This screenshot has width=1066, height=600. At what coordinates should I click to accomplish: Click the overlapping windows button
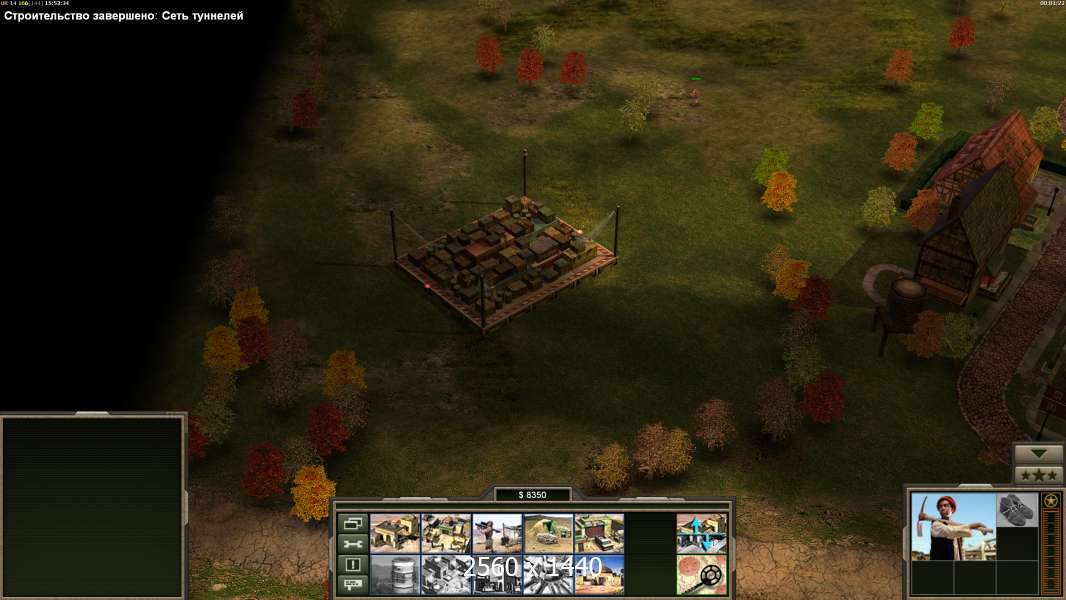[352, 523]
